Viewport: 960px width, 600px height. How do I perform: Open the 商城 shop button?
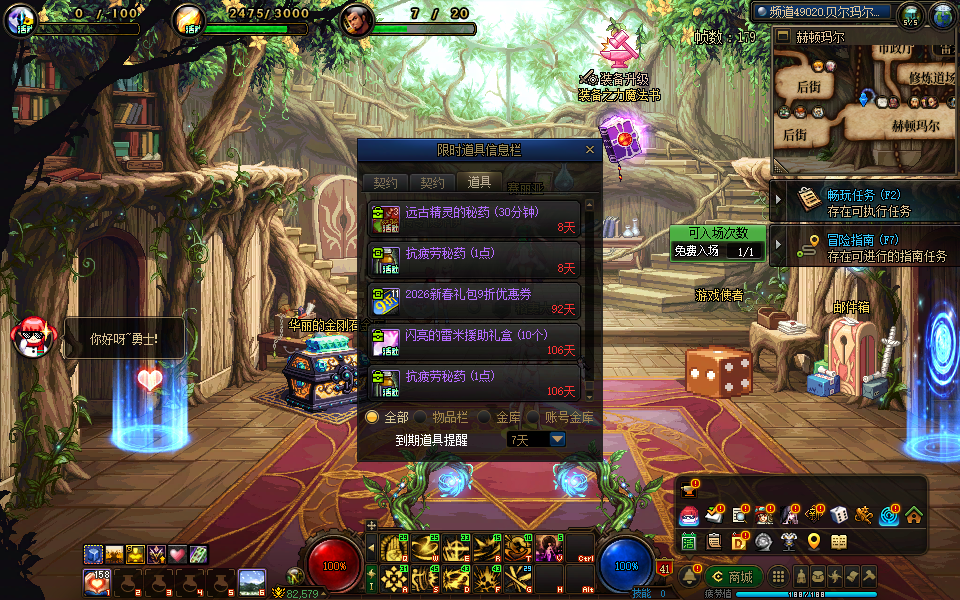(x=732, y=577)
